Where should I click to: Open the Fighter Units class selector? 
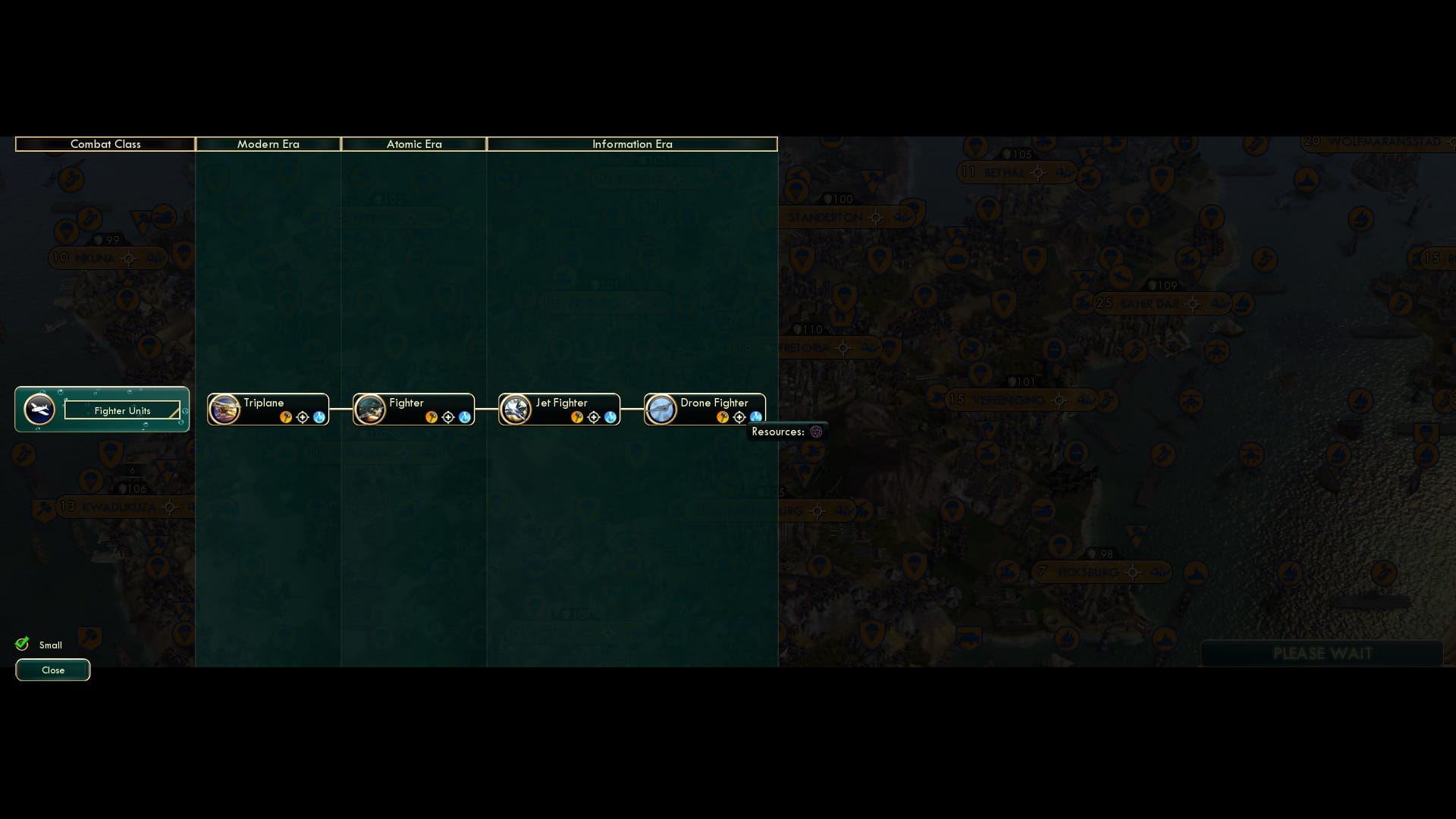122,410
